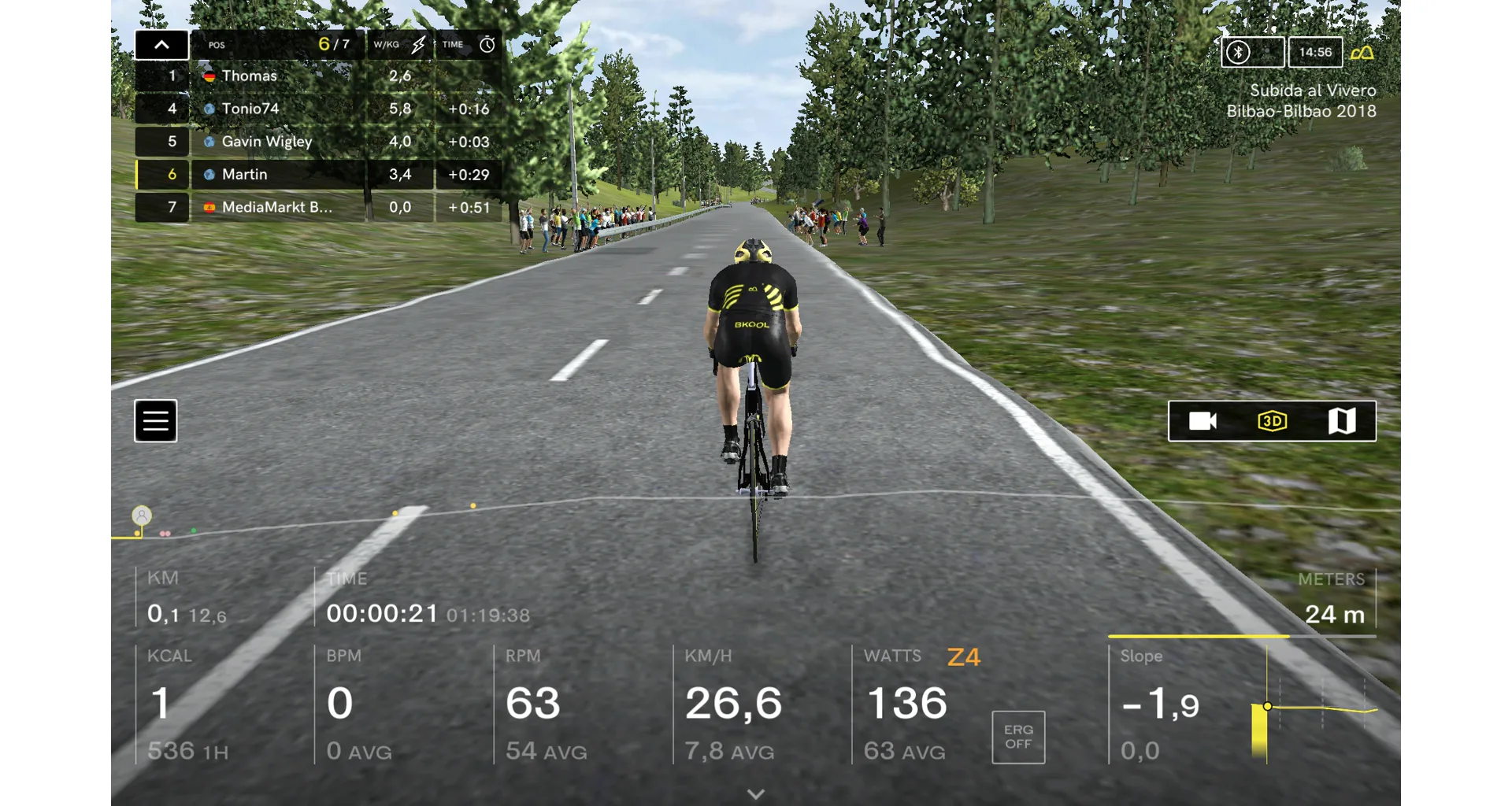Screen dimensions: 1512x806
Task: Switch the camera view
Action: tap(1203, 421)
